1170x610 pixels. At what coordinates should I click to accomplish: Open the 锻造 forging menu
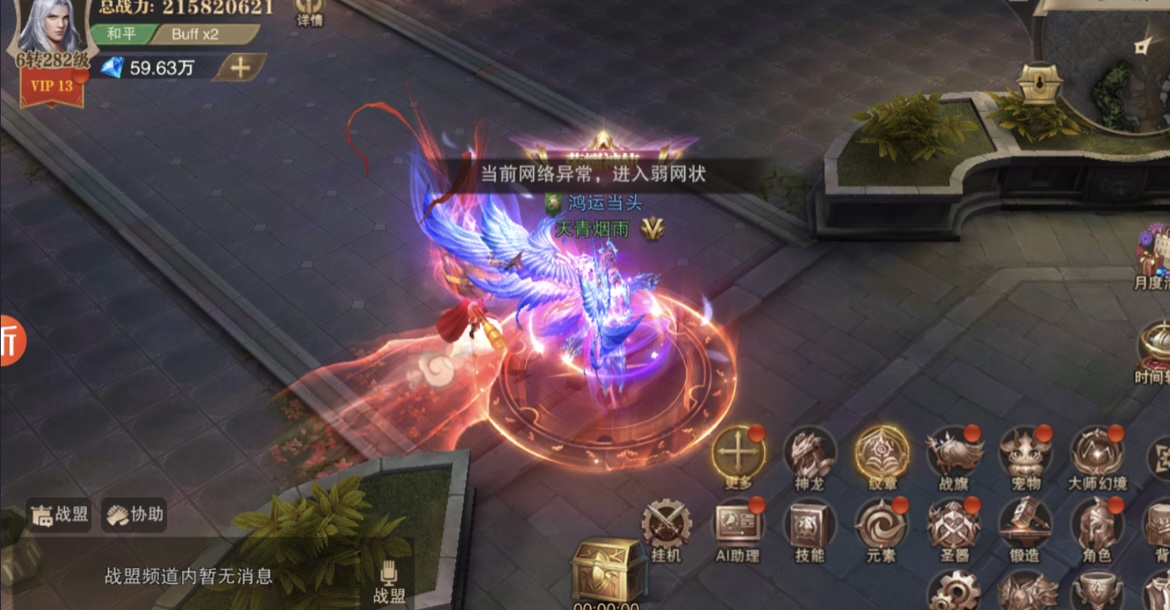(x=1026, y=527)
